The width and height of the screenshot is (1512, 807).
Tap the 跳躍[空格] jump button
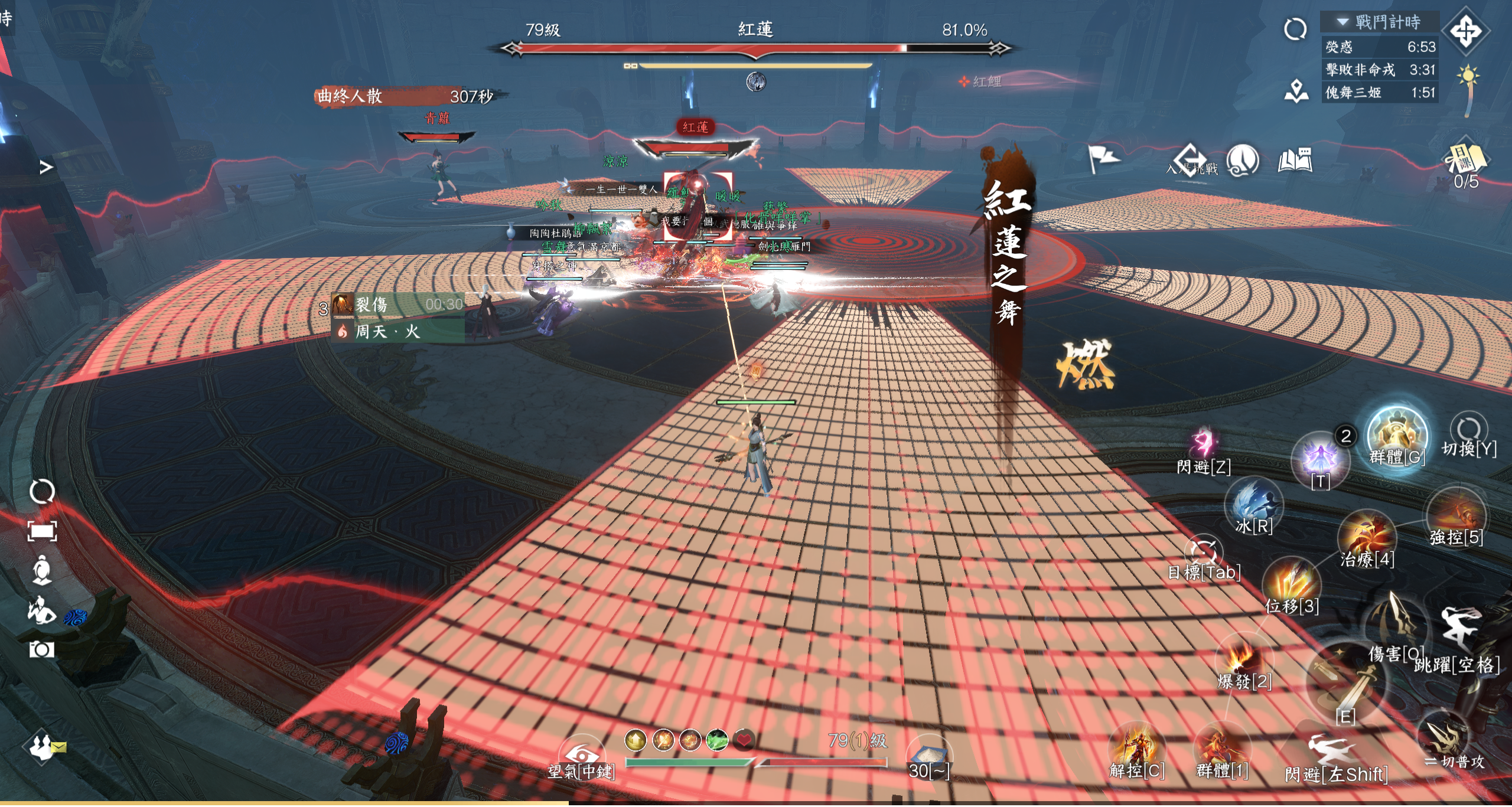pos(1458,633)
